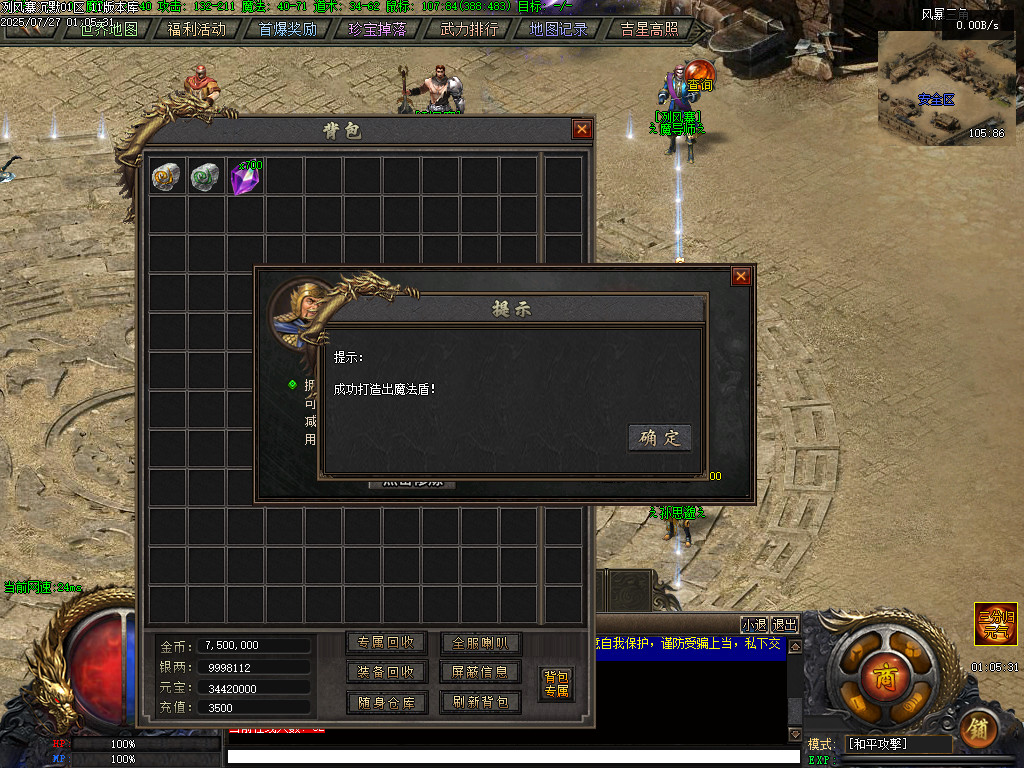This screenshot has height=768, width=1024.
Task: Click the 专属回收 button
Action: pyautogui.click(x=386, y=643)
